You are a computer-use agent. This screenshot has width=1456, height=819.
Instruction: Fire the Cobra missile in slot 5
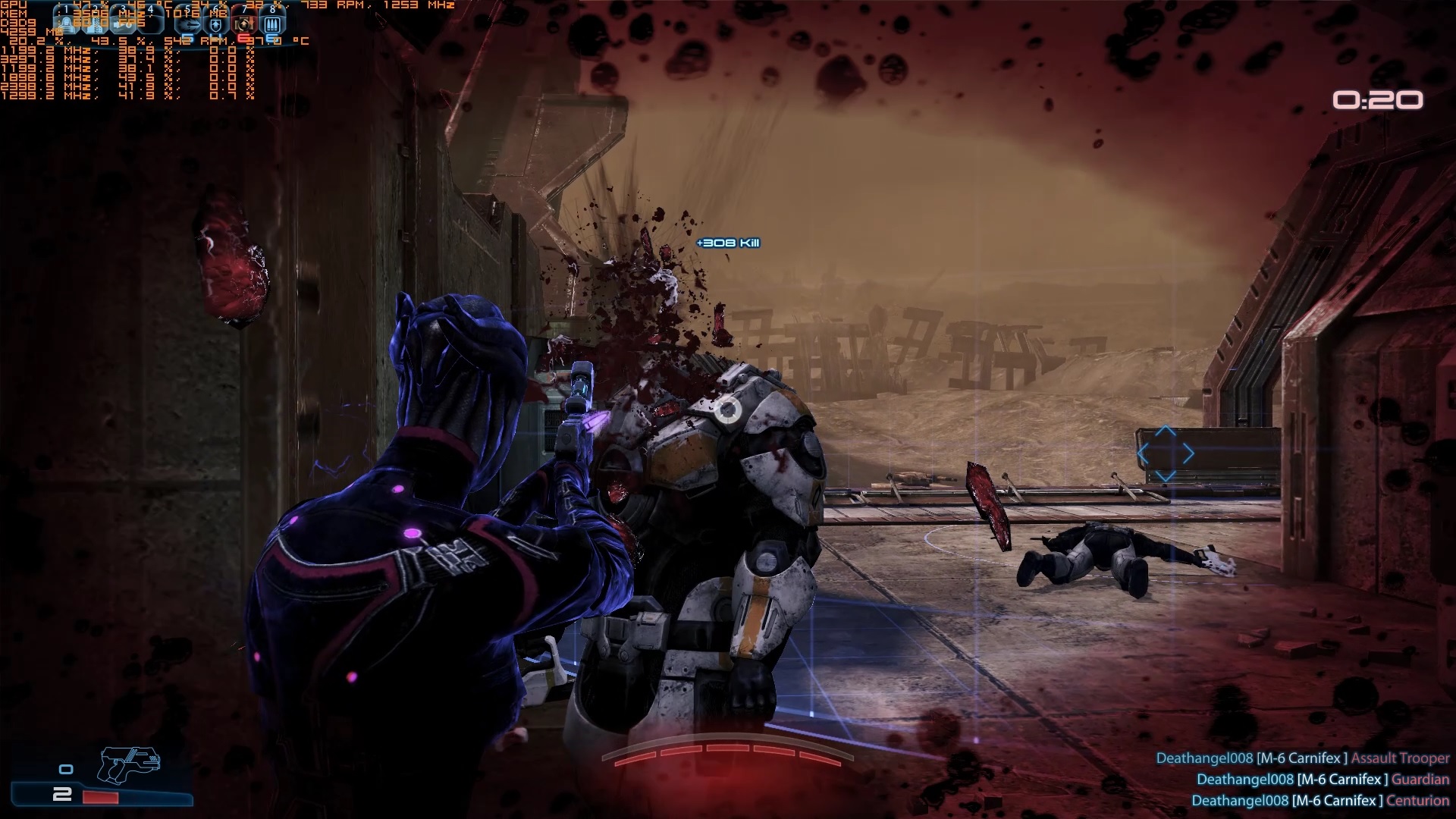click(x=188, y=24)
